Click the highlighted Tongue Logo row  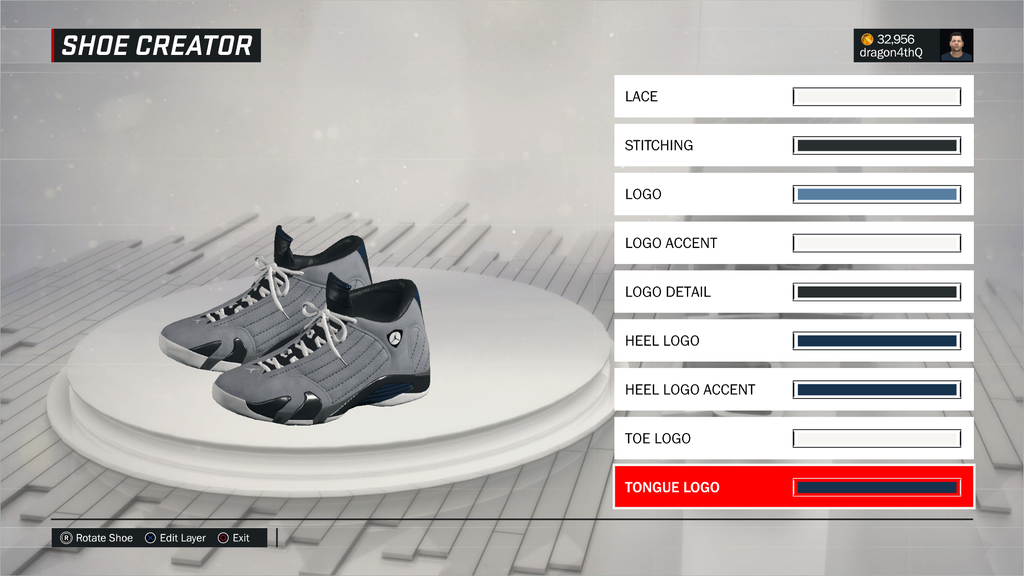(793, 488)
